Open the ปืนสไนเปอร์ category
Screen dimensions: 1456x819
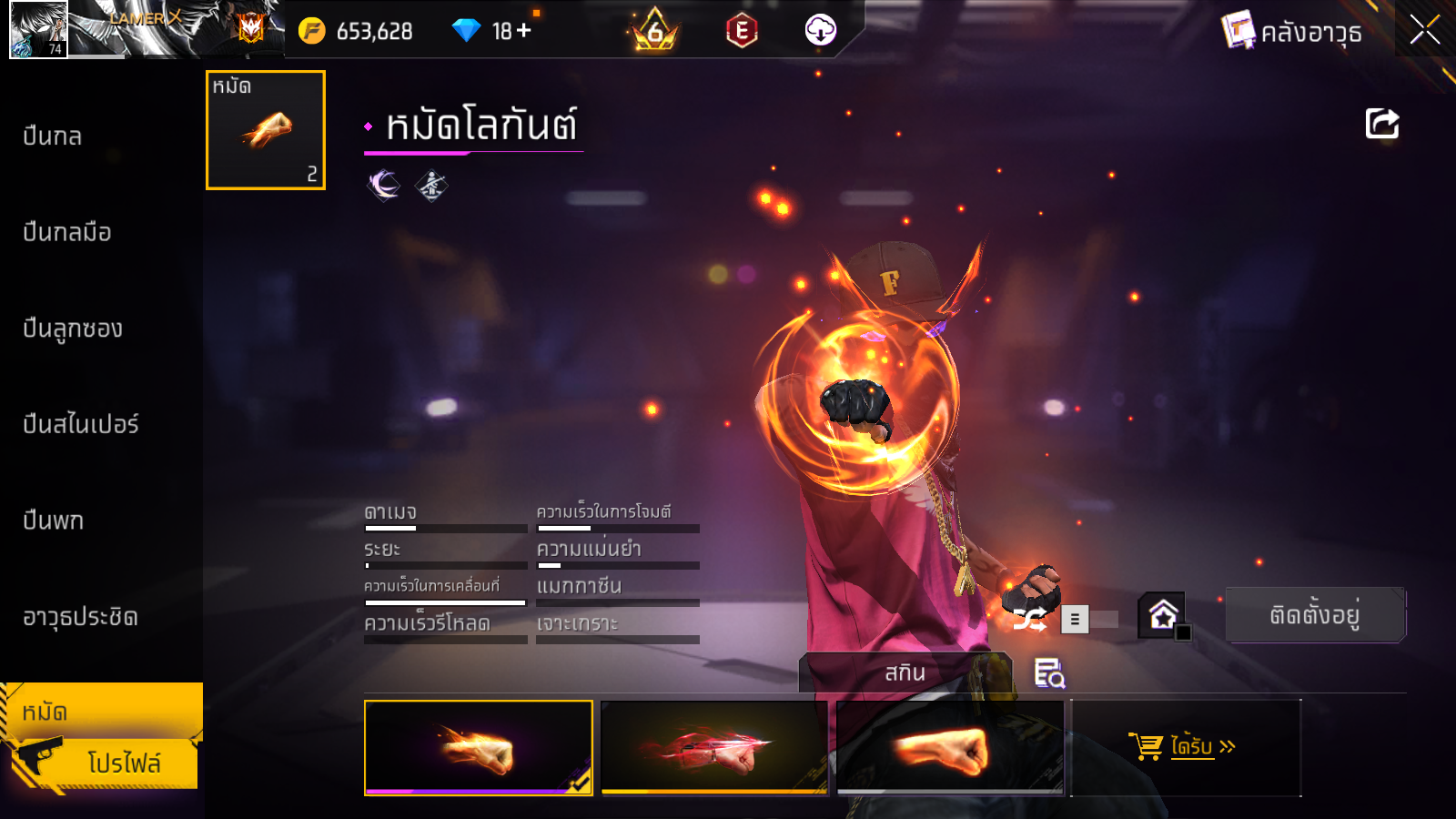click(x=81, y=425)
